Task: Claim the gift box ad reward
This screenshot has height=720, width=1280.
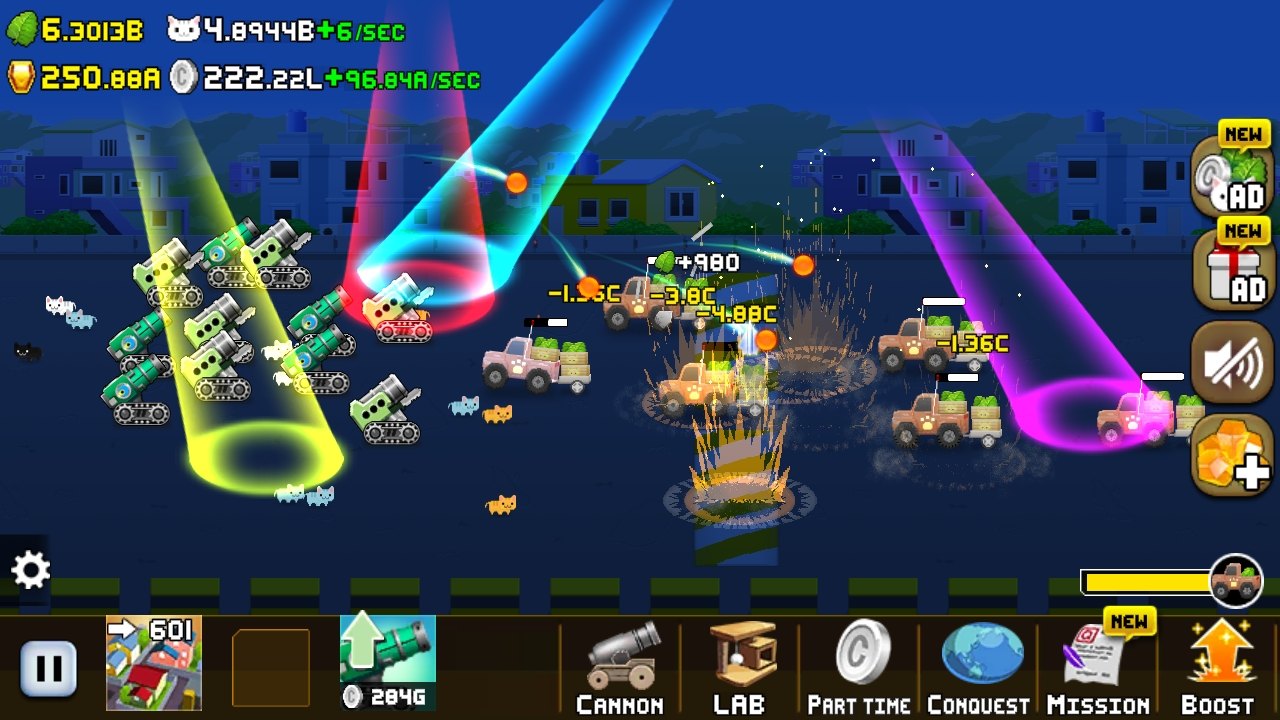Action: tap(1232, 268)
